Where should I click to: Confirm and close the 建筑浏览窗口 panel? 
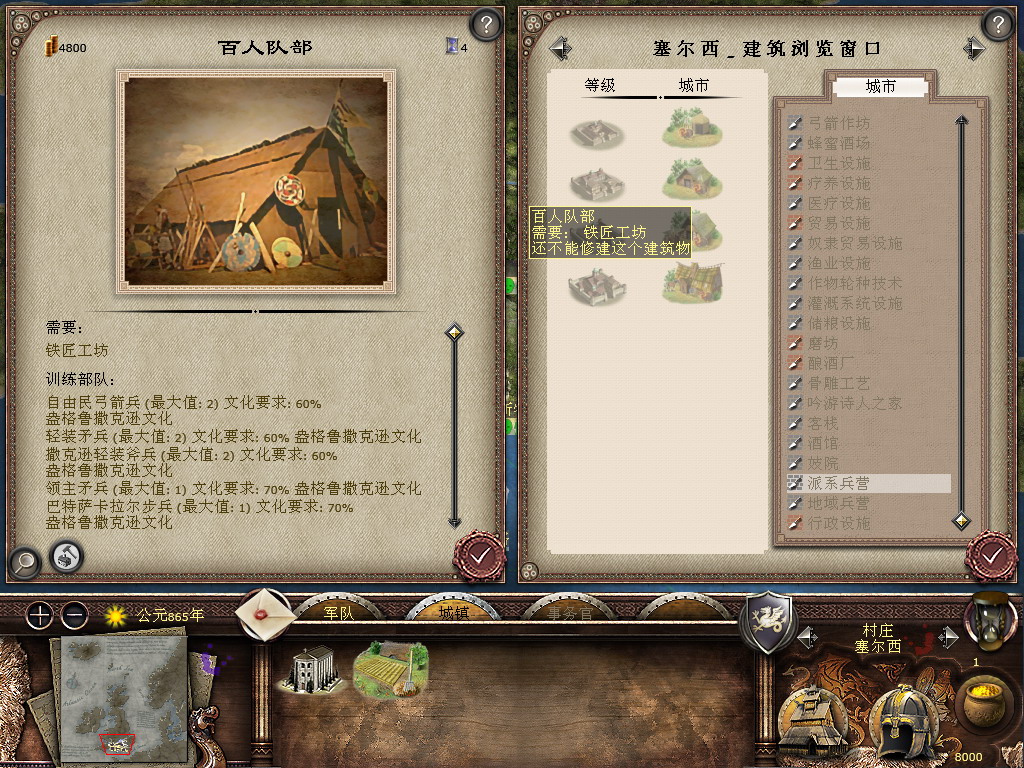pos(991,555)
